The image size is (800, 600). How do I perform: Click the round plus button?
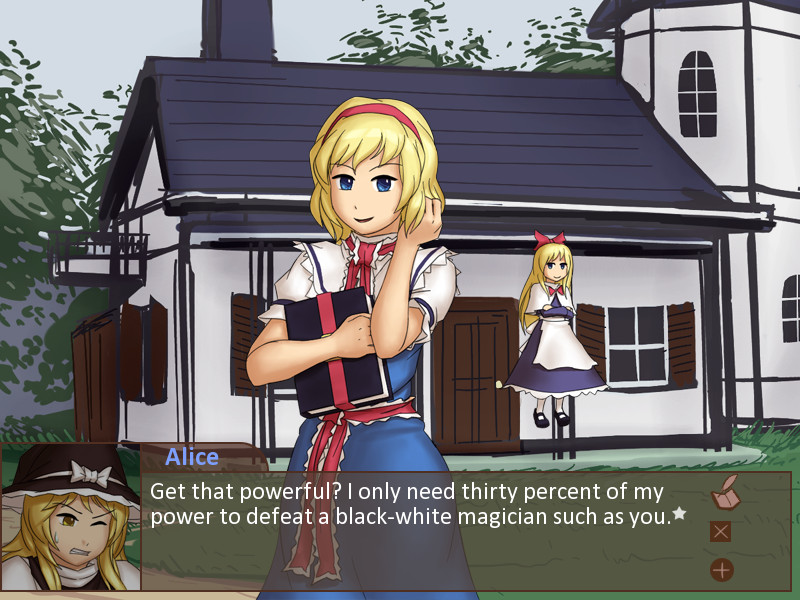click(x=721, y=570)
